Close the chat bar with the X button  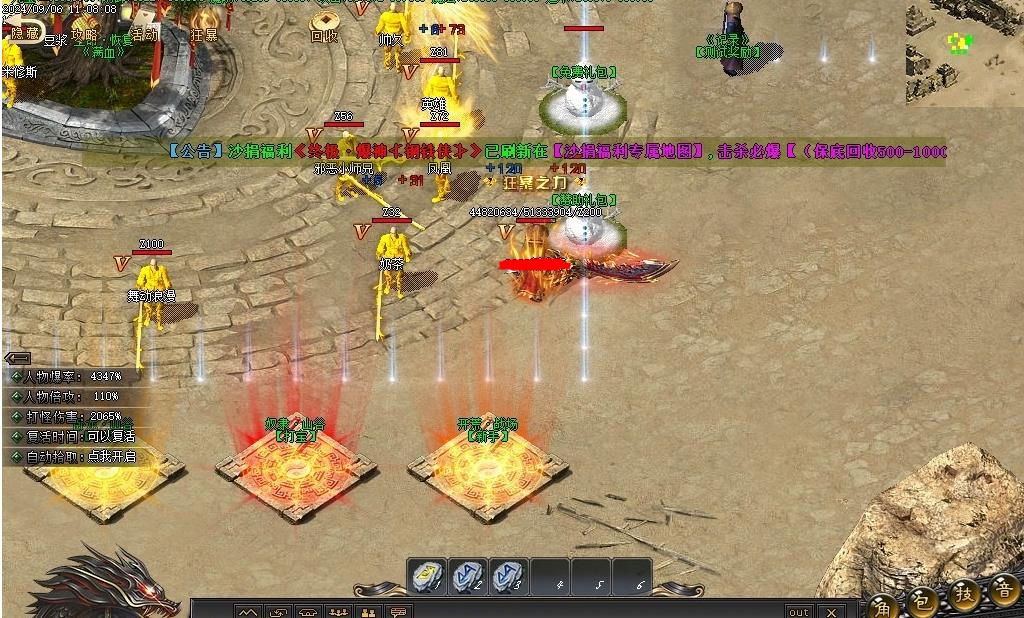[x=830, y=611]
